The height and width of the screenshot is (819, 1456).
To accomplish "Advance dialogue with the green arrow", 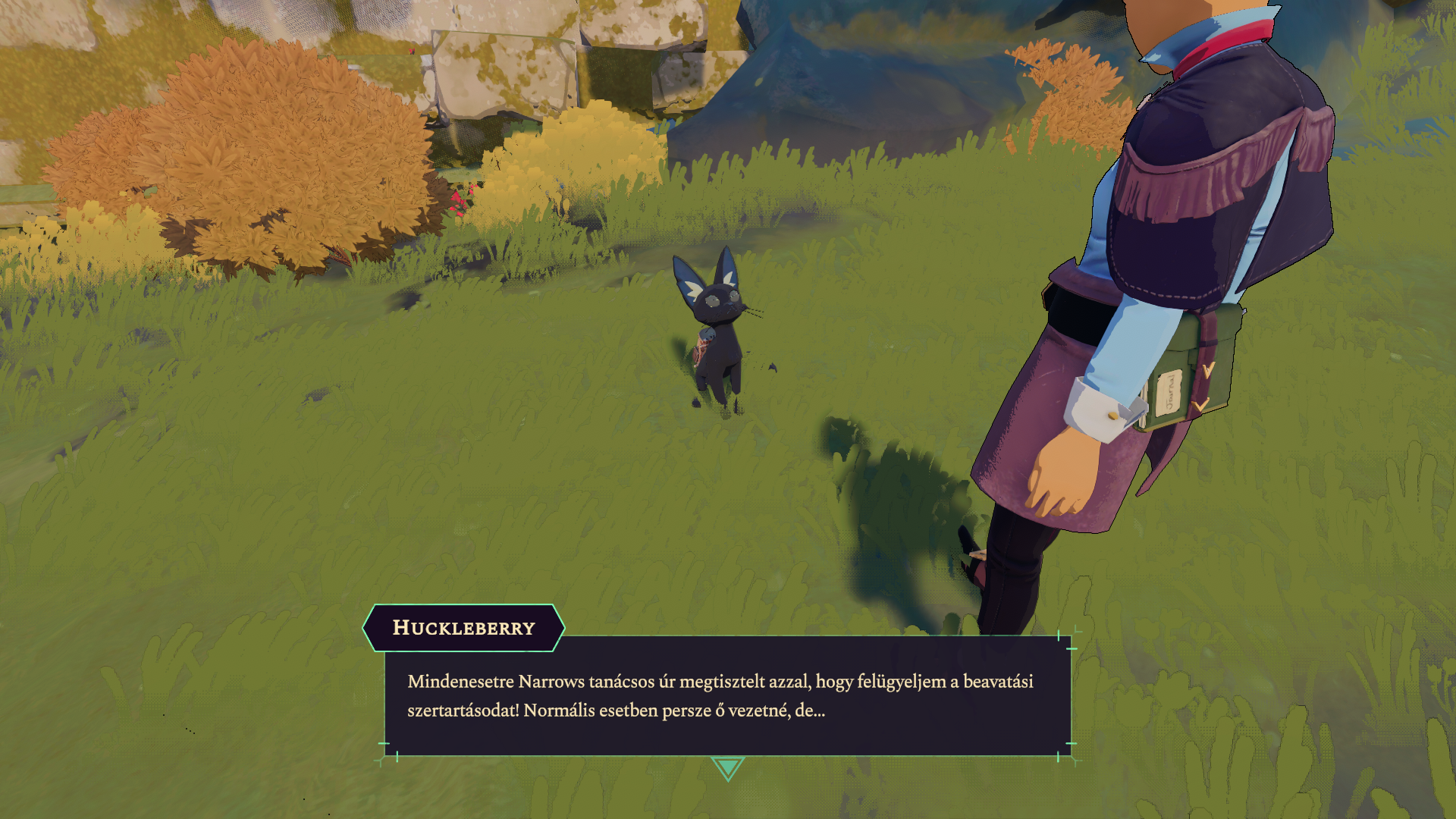I will [727, 767].
